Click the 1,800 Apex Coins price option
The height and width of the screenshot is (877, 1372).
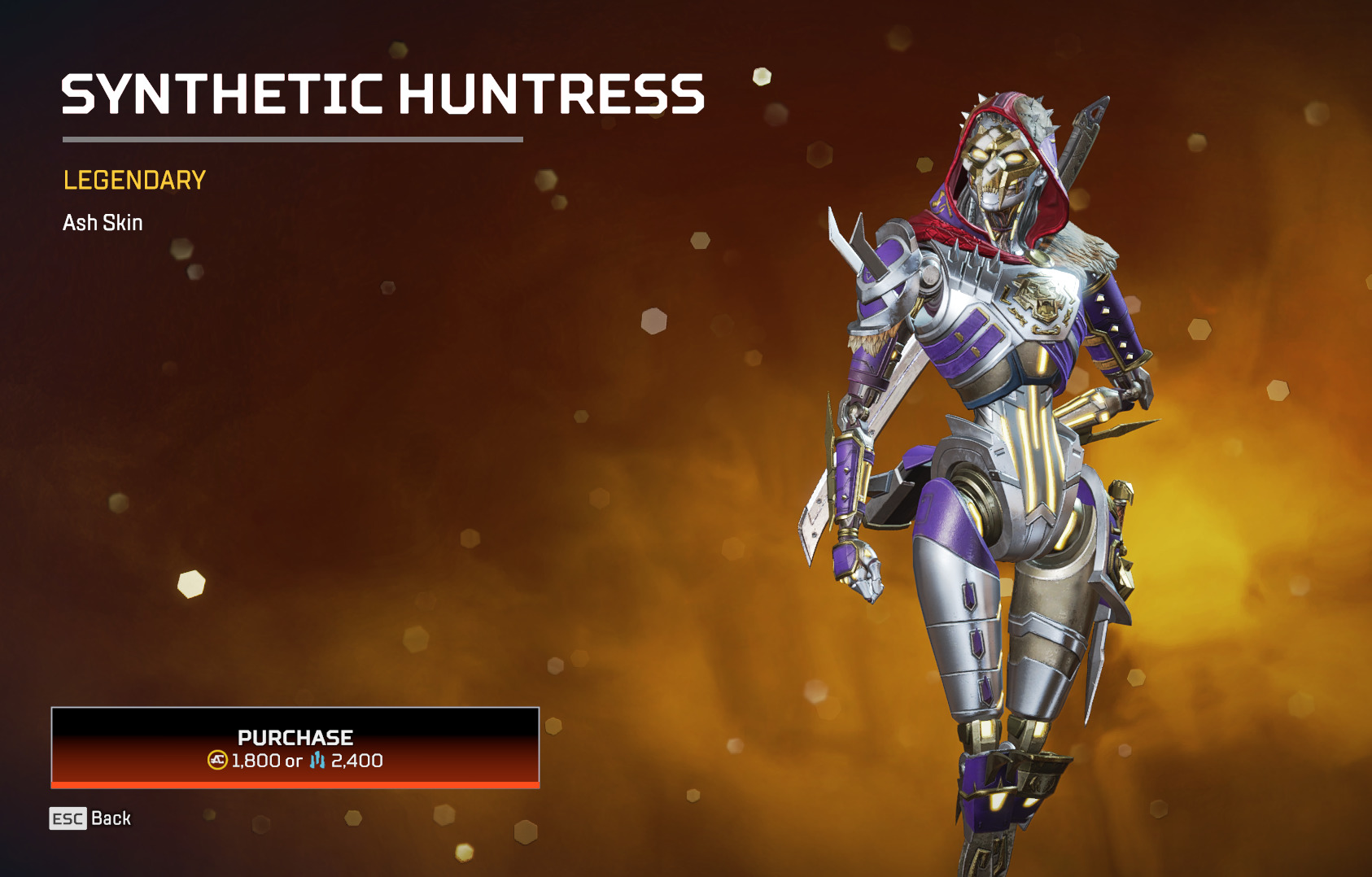[x=256, y=761]
